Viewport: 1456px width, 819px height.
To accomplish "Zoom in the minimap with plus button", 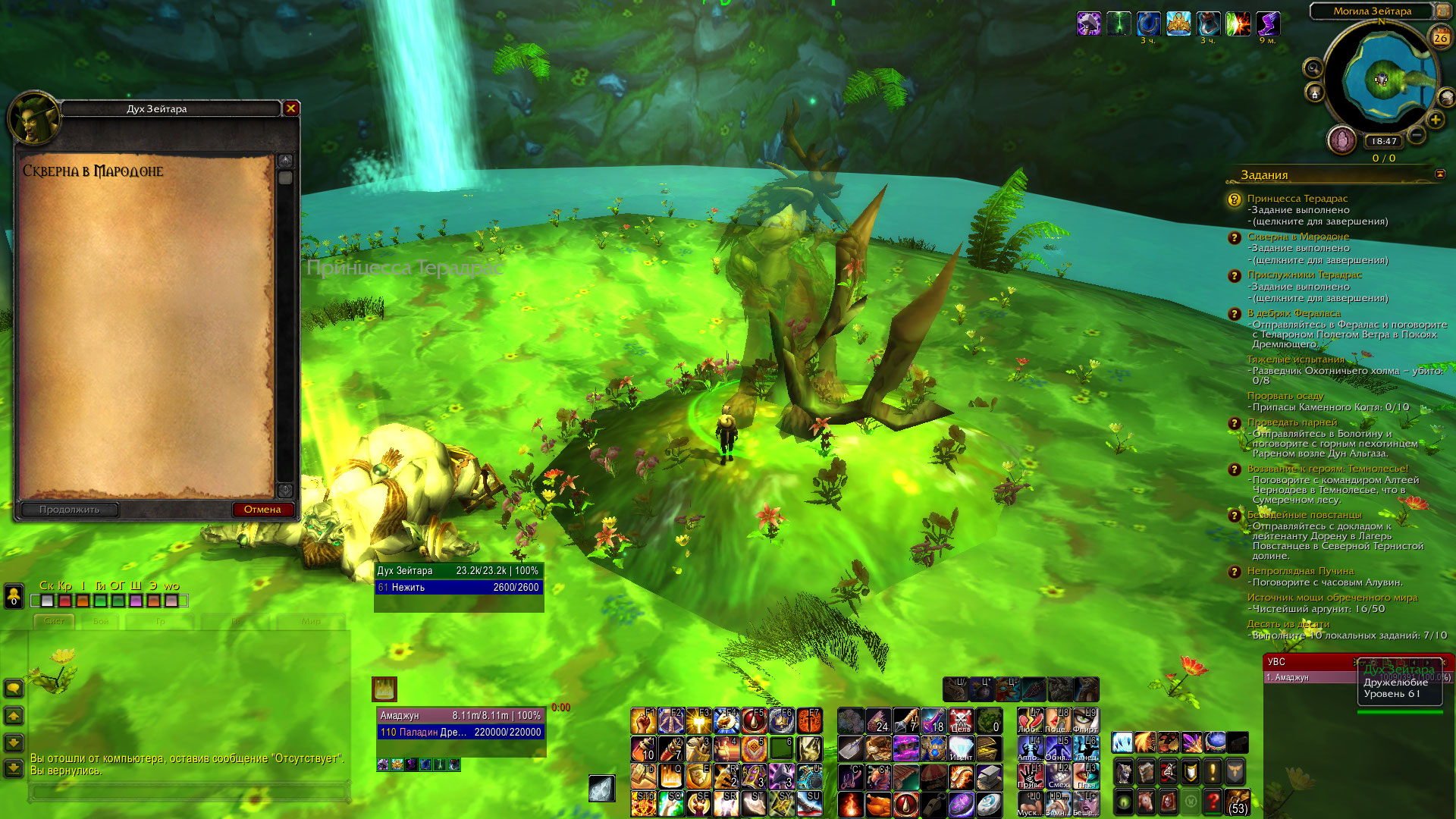I will point(1435,120).
